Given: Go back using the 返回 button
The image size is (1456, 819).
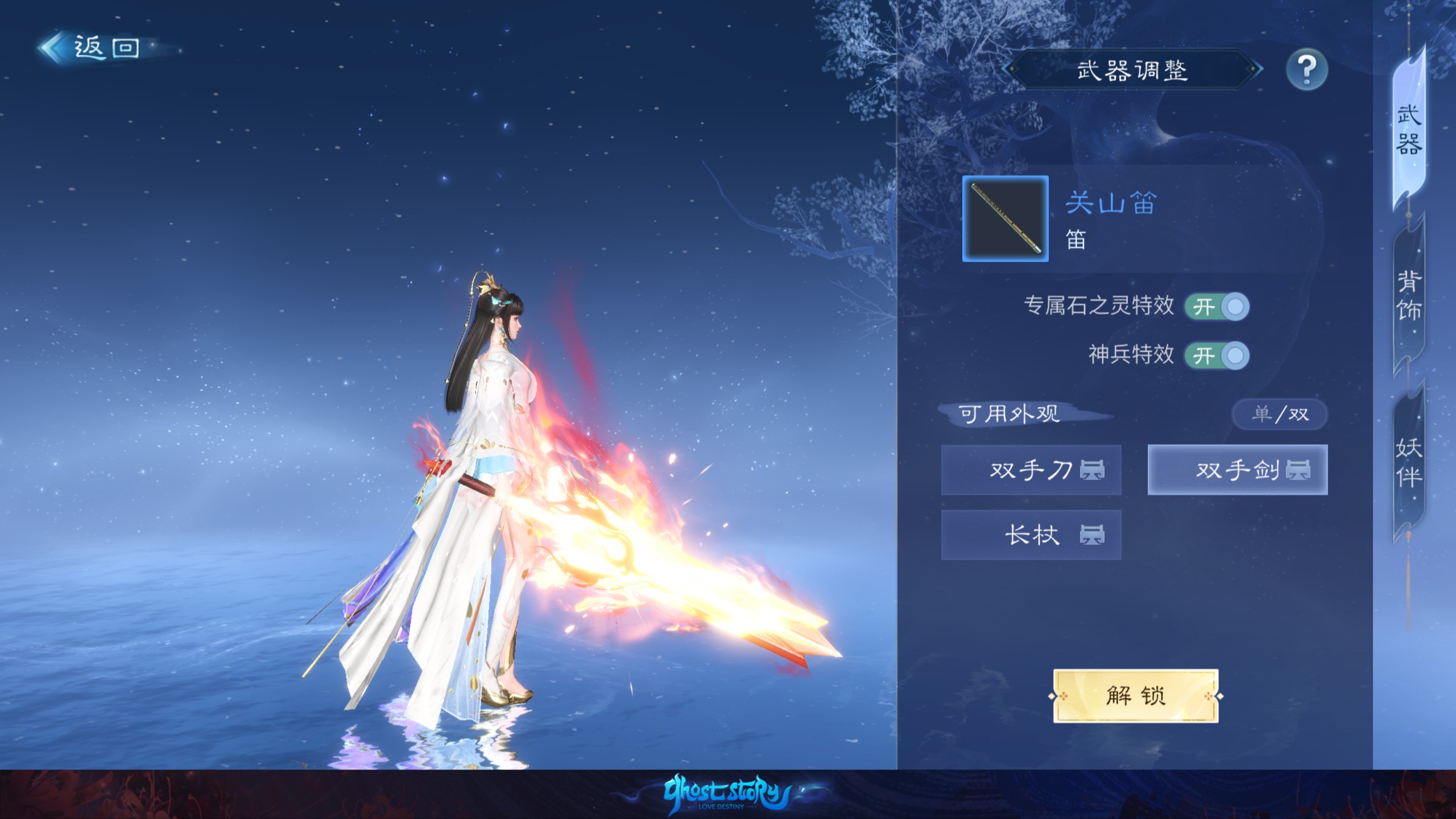Looking at the screenshot, I should point(91,48).
